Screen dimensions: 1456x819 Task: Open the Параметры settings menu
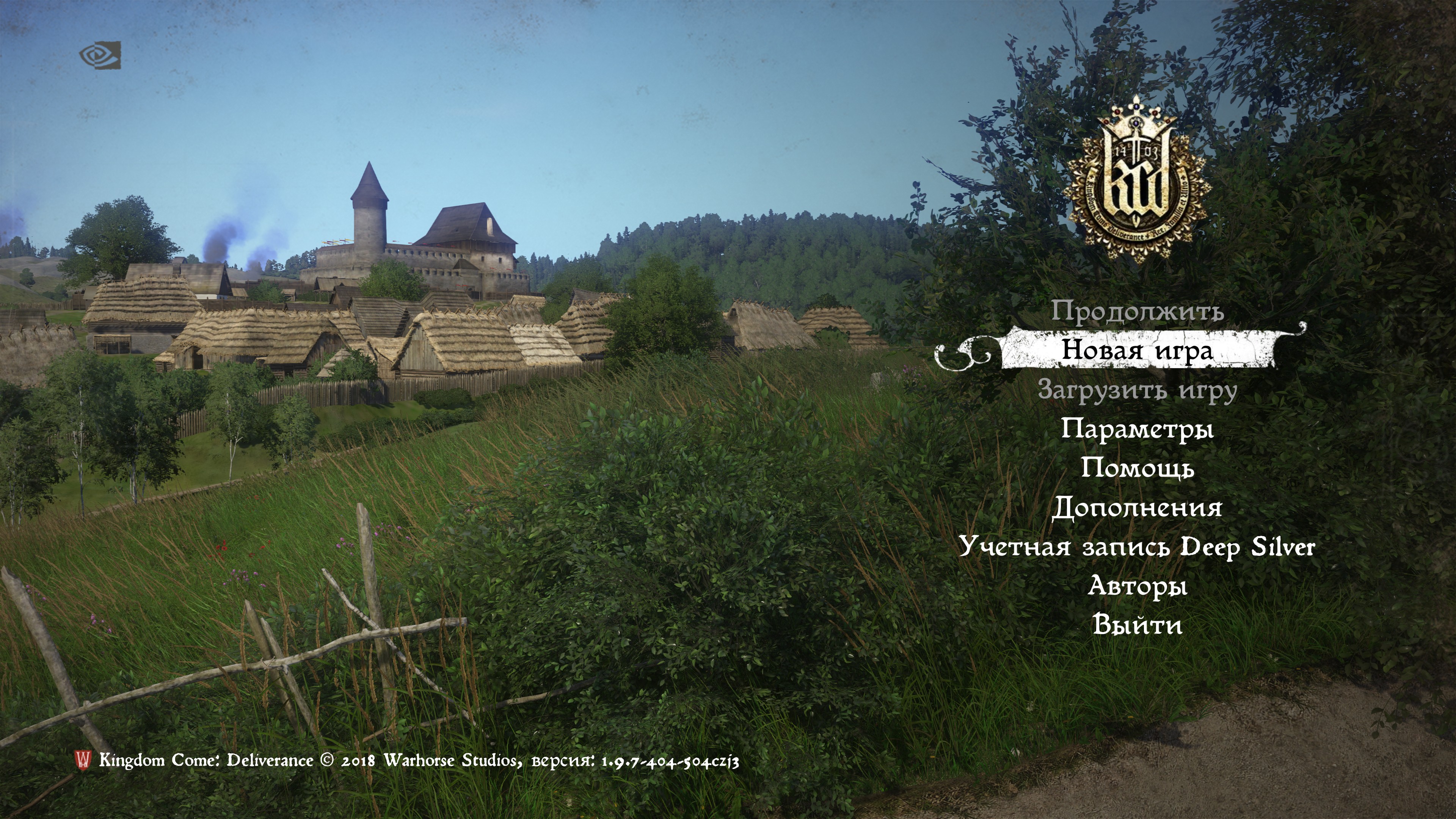coord(1137,429)
